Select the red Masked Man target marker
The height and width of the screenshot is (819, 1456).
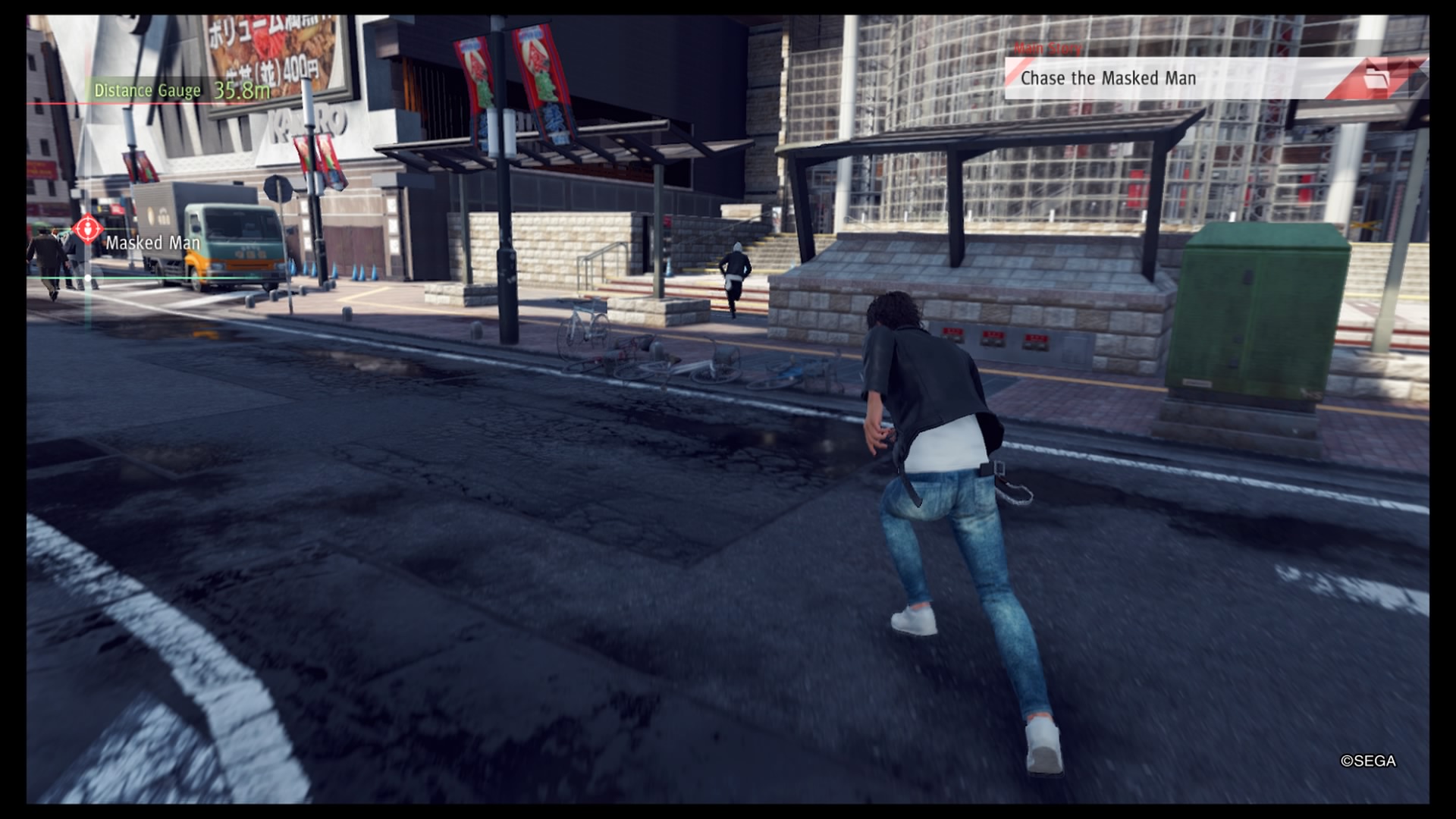click(87, 227)
